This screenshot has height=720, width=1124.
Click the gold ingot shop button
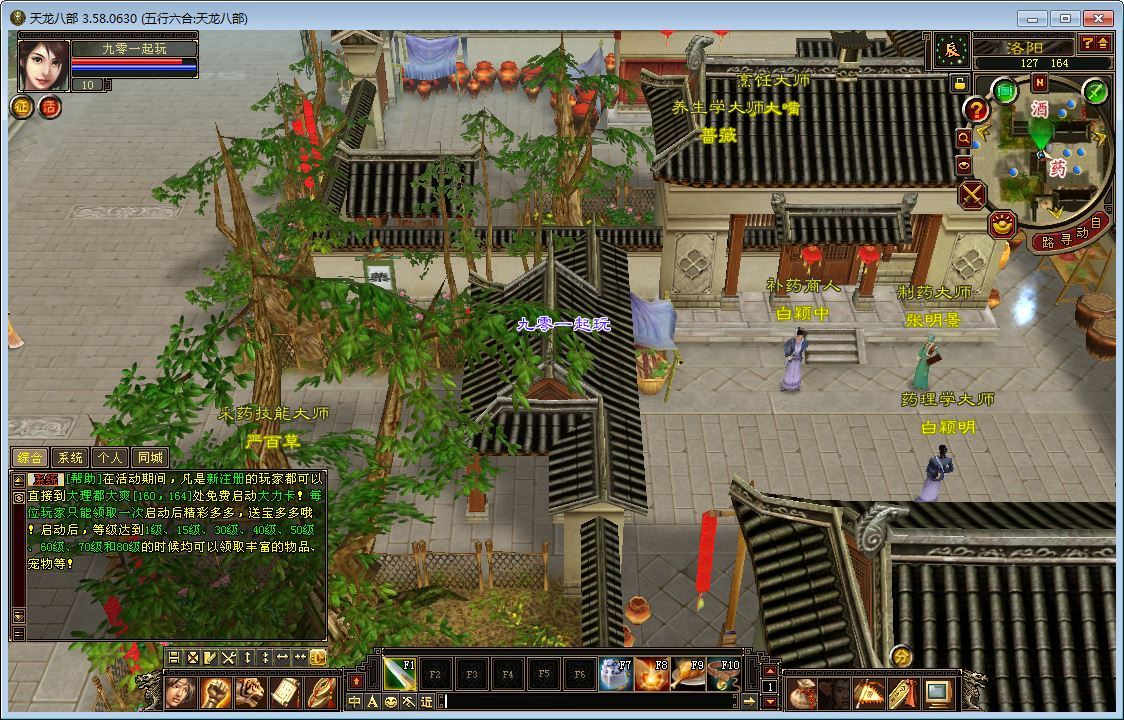(1002, 224)
